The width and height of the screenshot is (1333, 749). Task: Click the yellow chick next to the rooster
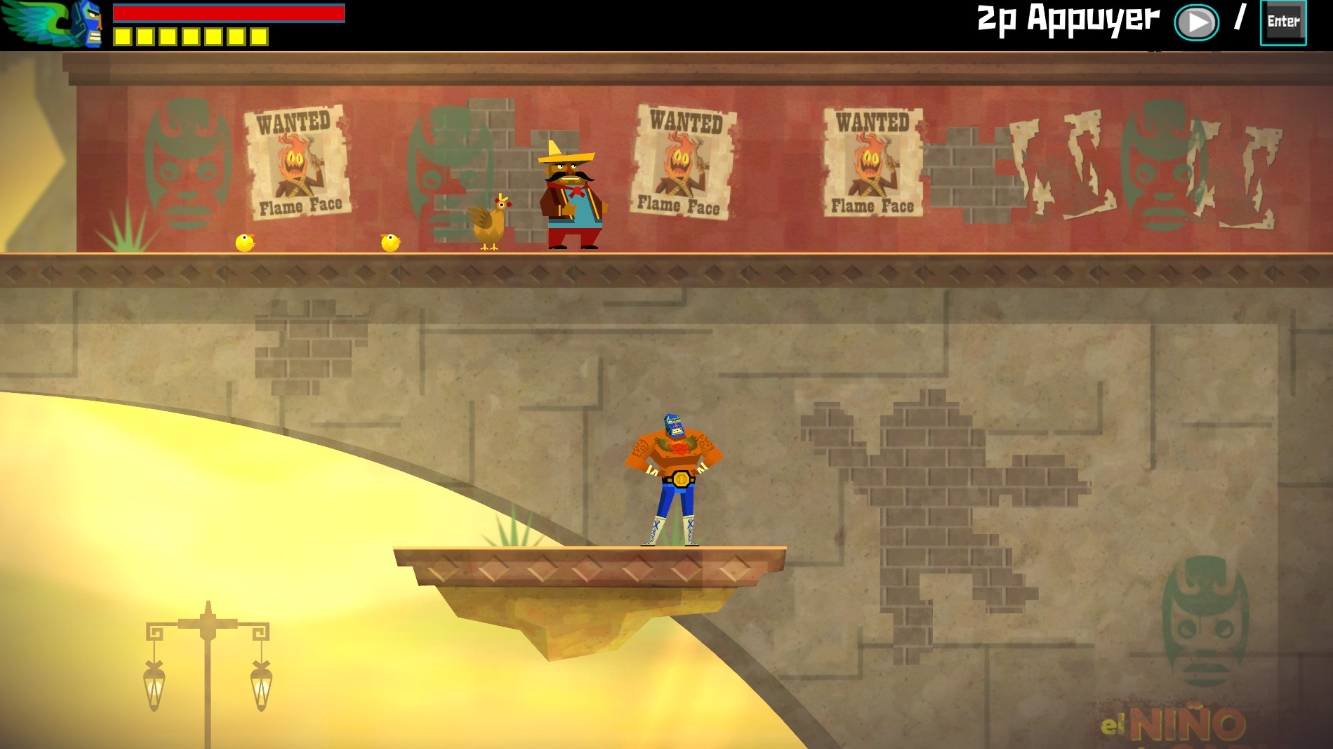390,240
